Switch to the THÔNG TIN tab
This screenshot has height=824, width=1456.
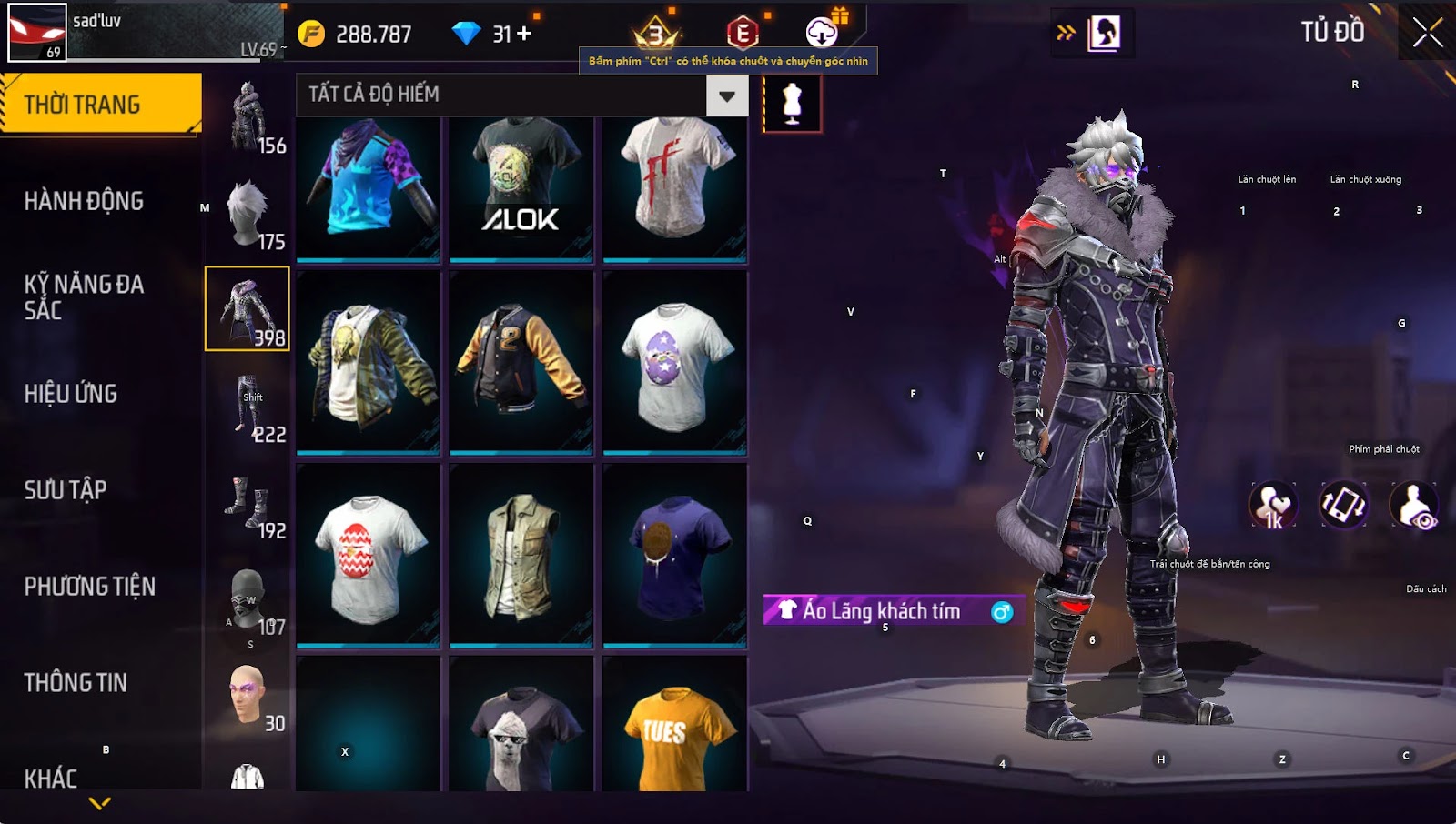coord(76,683)
